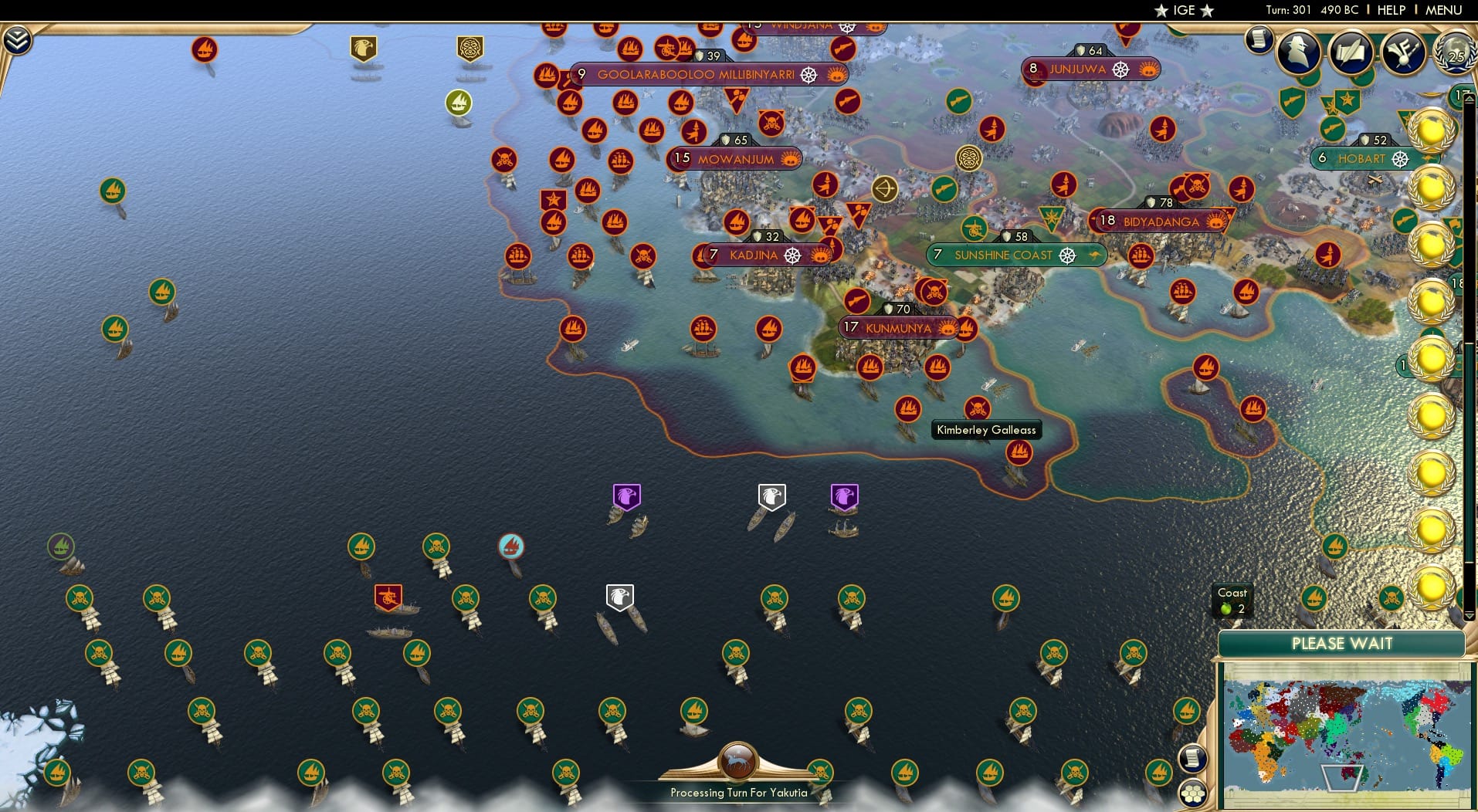Select the Kunmunya city banner
This screenshot has height=812, width=1478.
pyautogui.click(x=898, y=327)
